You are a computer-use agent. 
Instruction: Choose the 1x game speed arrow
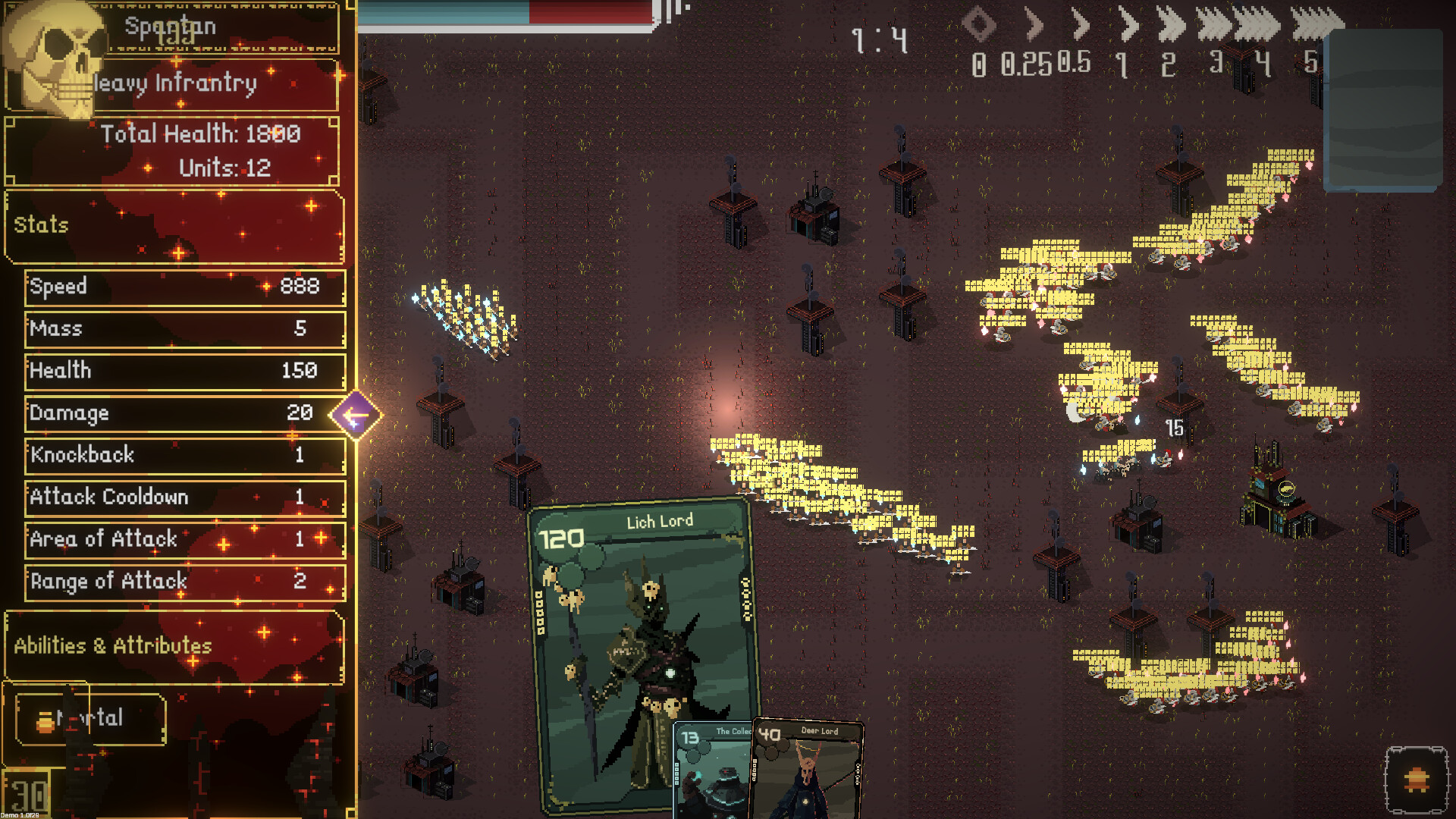coord(1128,27)
